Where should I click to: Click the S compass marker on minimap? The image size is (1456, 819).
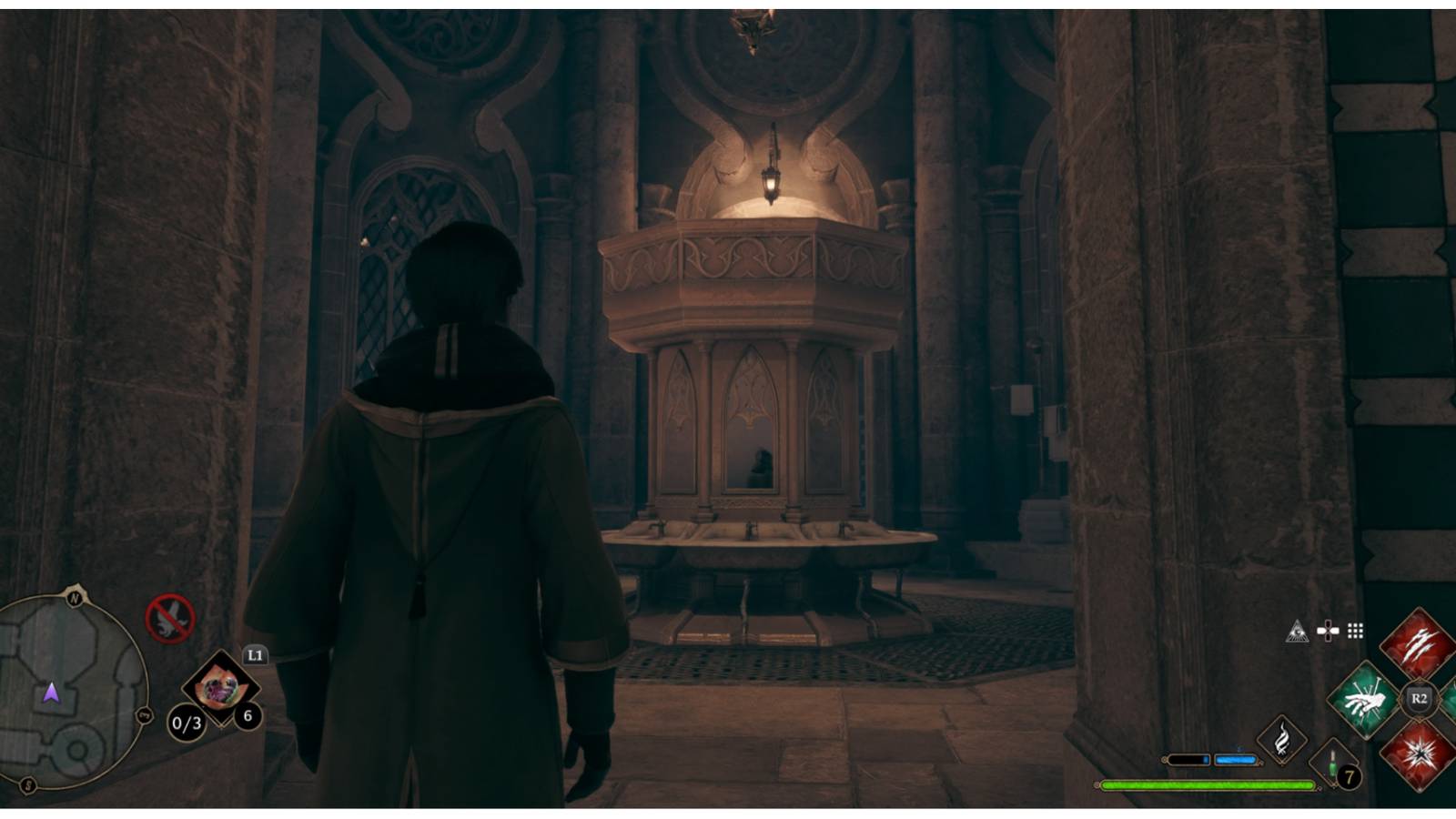pyautogui.click(x=28, y=784)
